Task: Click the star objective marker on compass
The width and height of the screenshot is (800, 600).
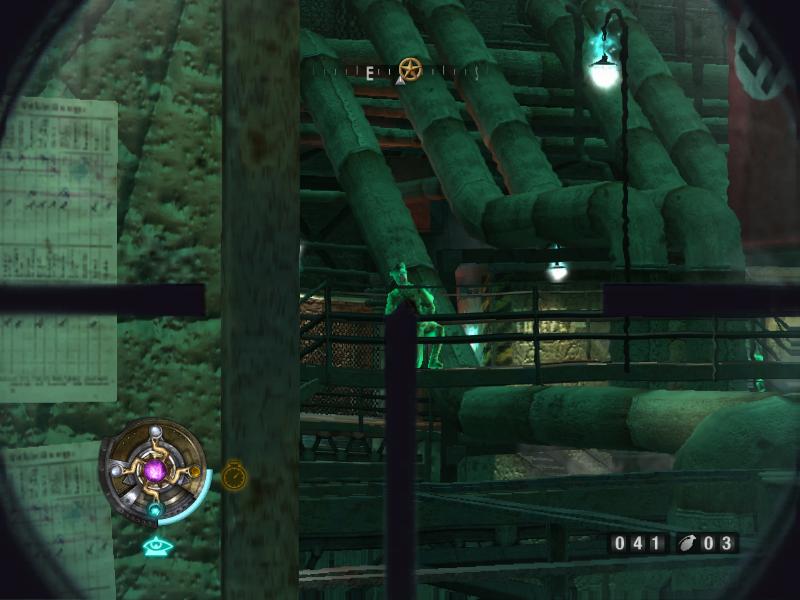Action: (409, 69)
